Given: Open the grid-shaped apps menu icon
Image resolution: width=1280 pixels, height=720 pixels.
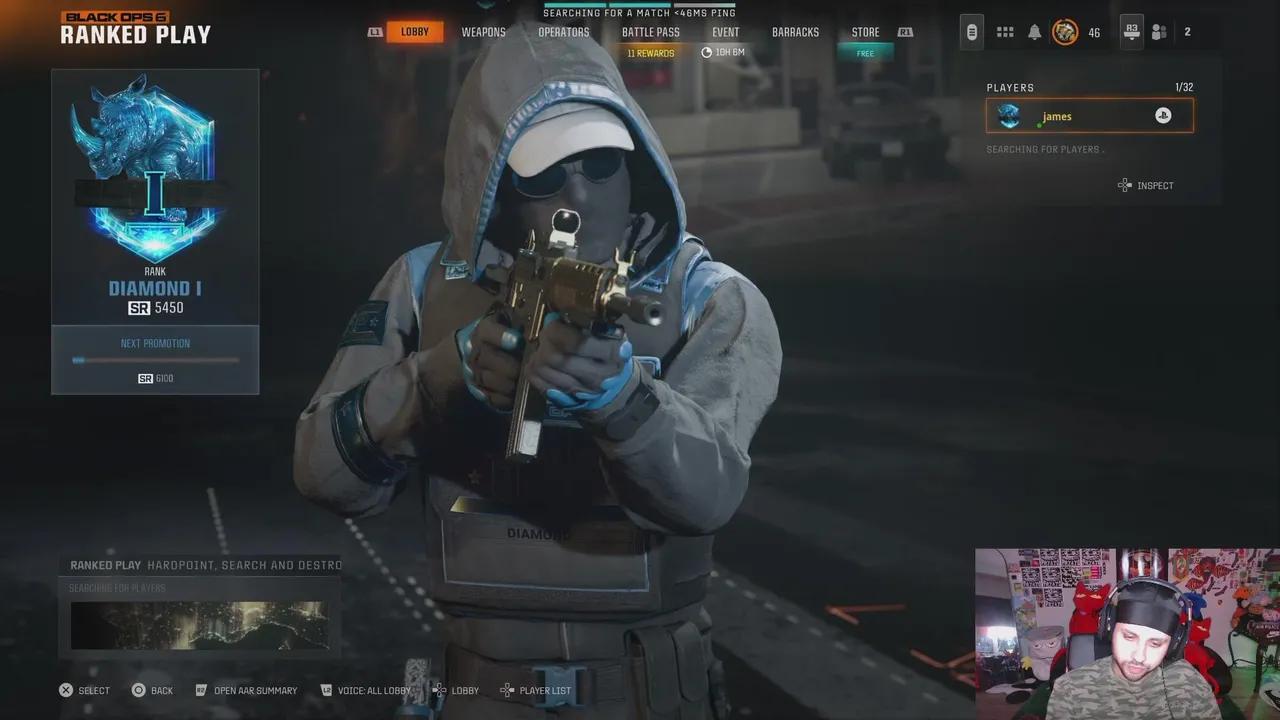Looking at the screenshot, I should click(1005, 32).
